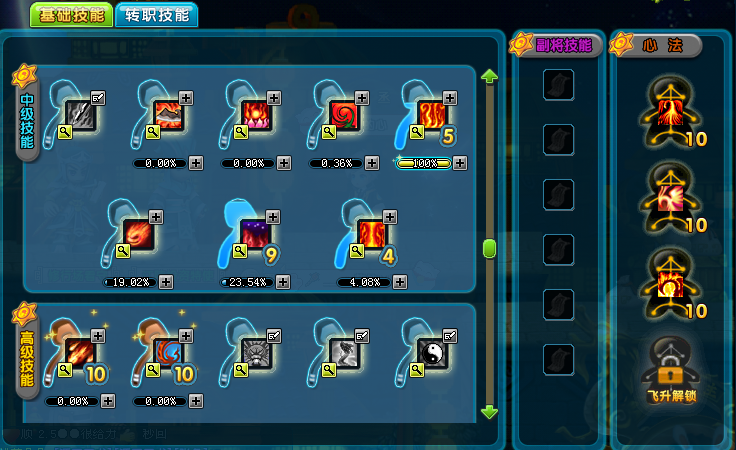The image size is (736, 450).
Task: Select the fireball skill icon
Action: (x=137, y=233)
